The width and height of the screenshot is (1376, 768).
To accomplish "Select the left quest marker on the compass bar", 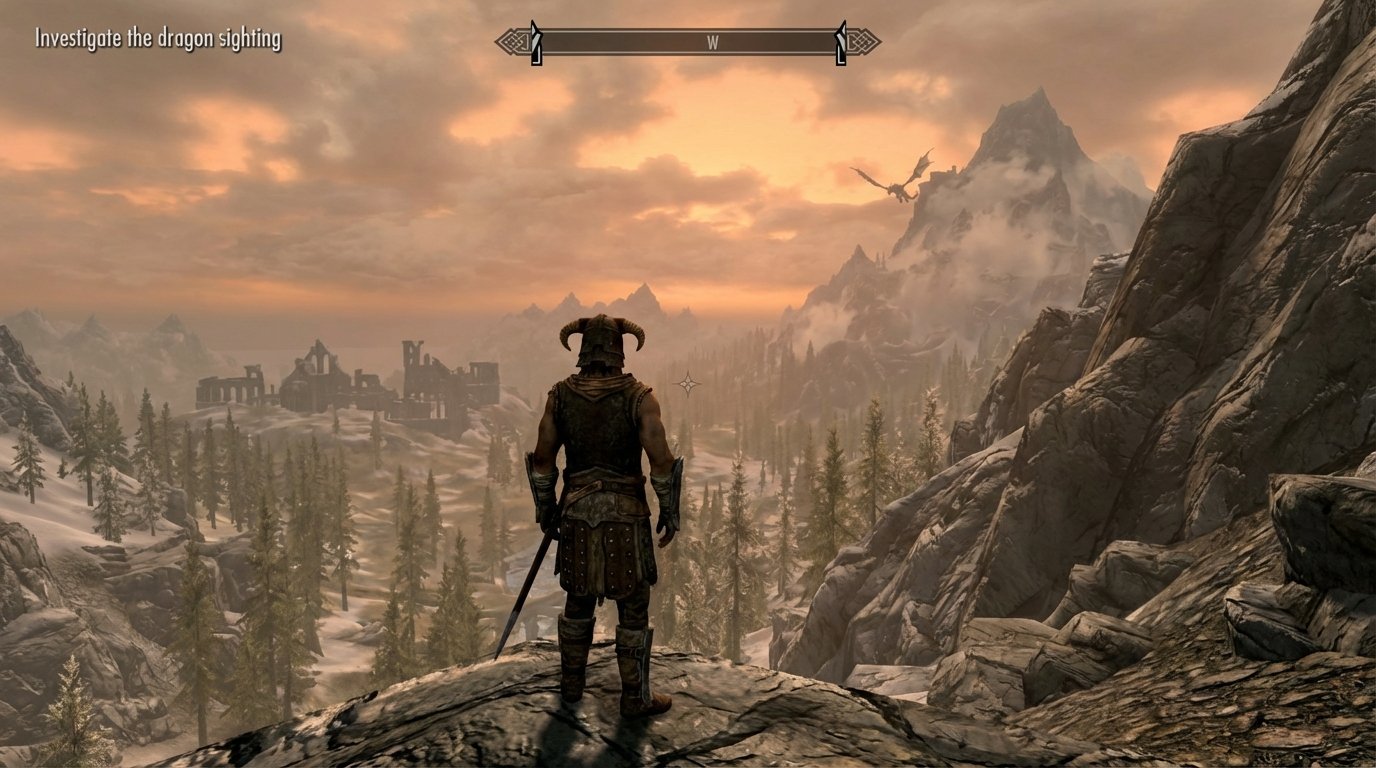I will tap(538, 42).
